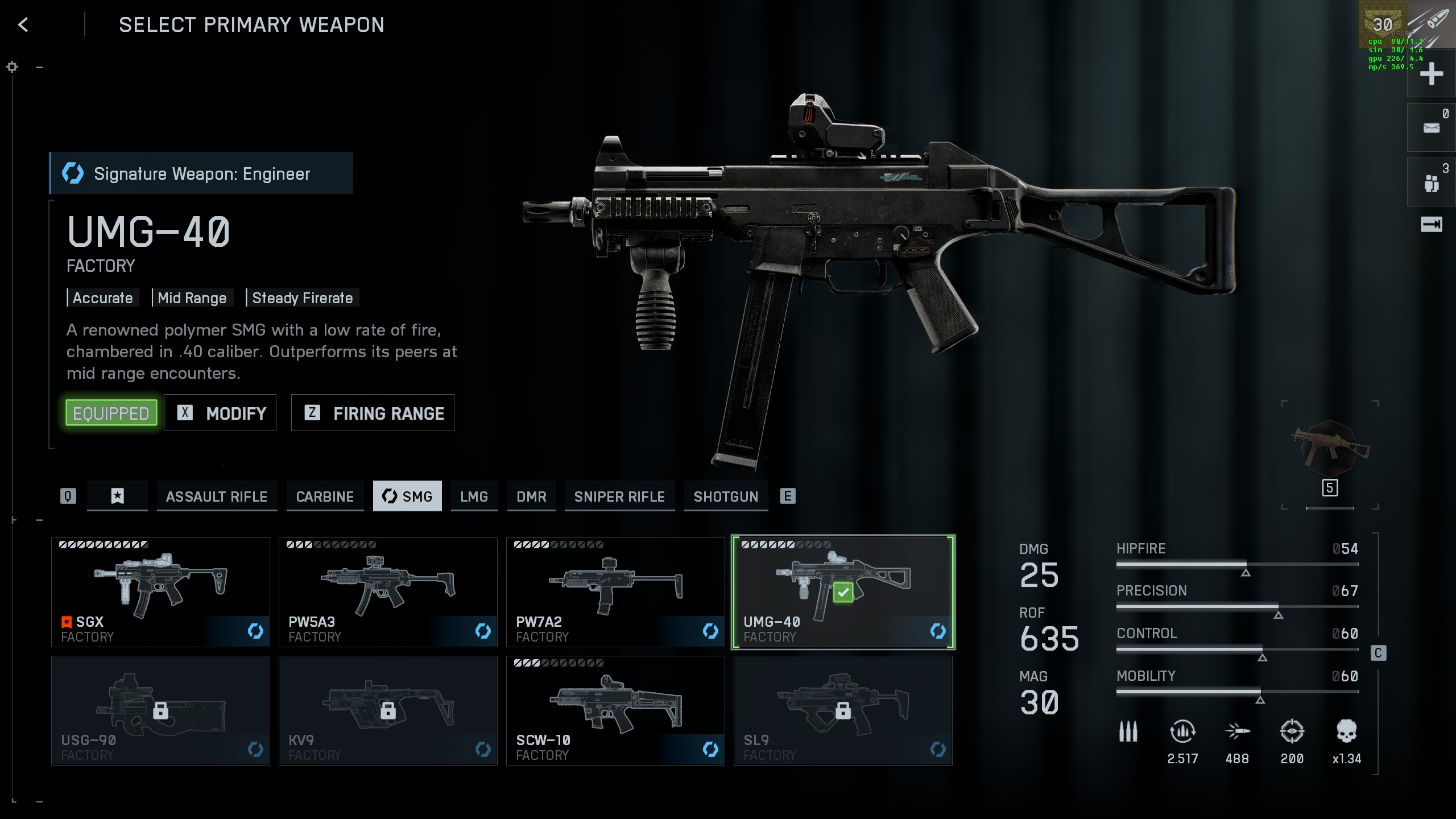Switch to the Carbine category
Image resolution: width=1456 pixels, height=819 pixels.
click(325, 497)
